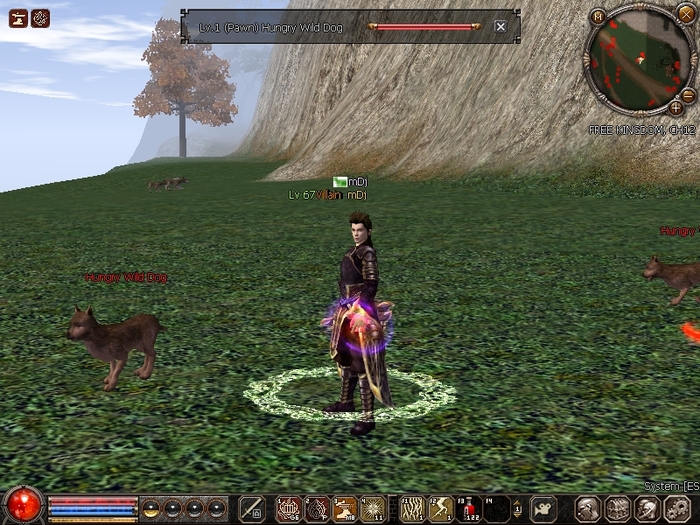Activate the starburst flash skill
This screenshot has width=700, height=525.
coord(373,508)
